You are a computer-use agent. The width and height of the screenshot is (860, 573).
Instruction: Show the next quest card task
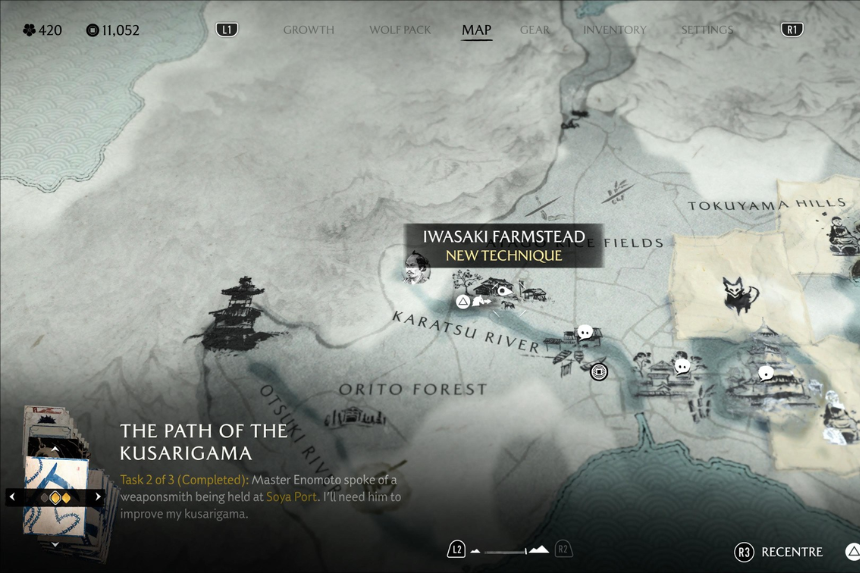pos(98,496)
